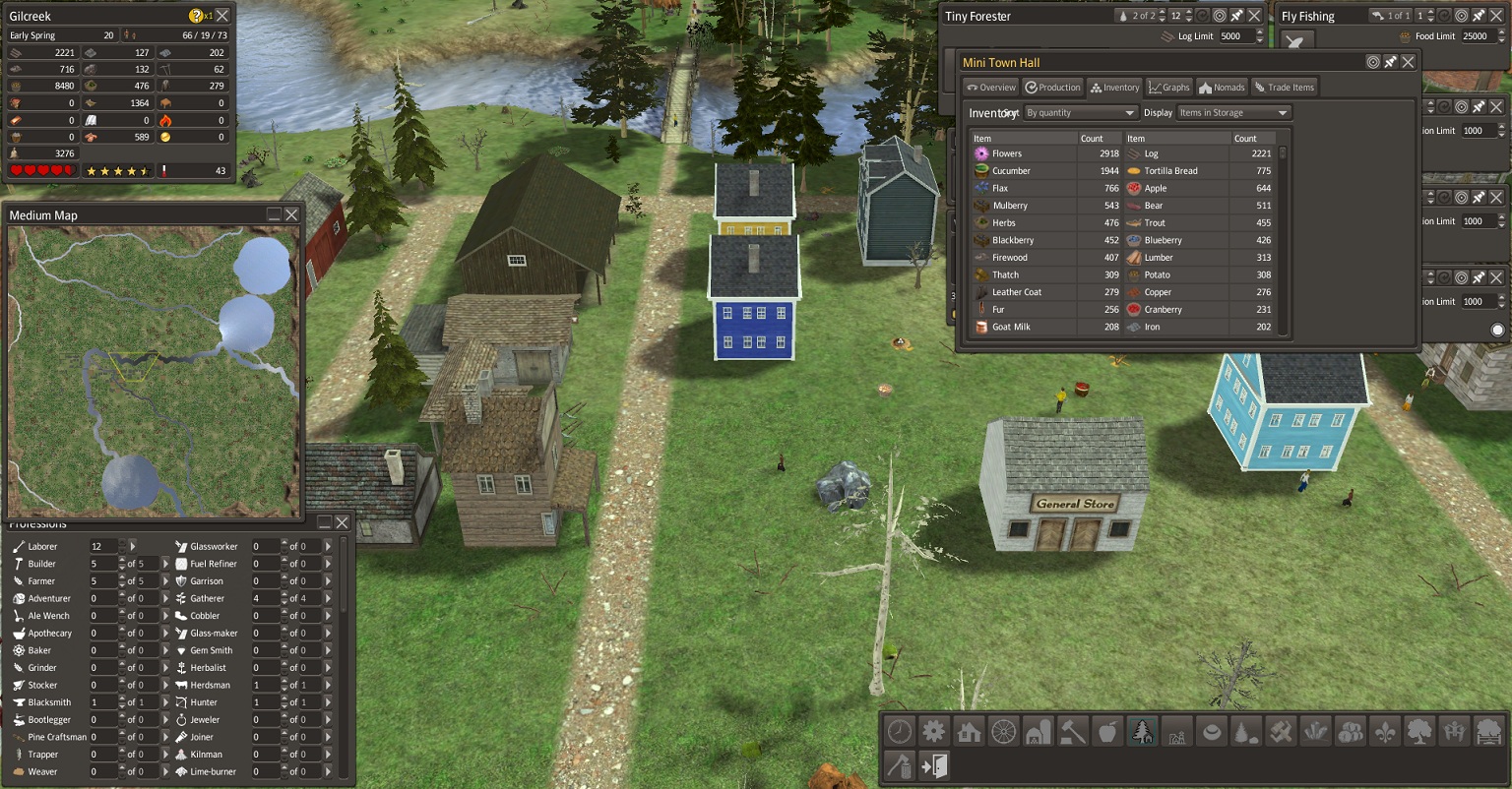The height and width of the screenshot is (789, 1512).
Task: Show the Graphs tab
Action: (1168, 88)
